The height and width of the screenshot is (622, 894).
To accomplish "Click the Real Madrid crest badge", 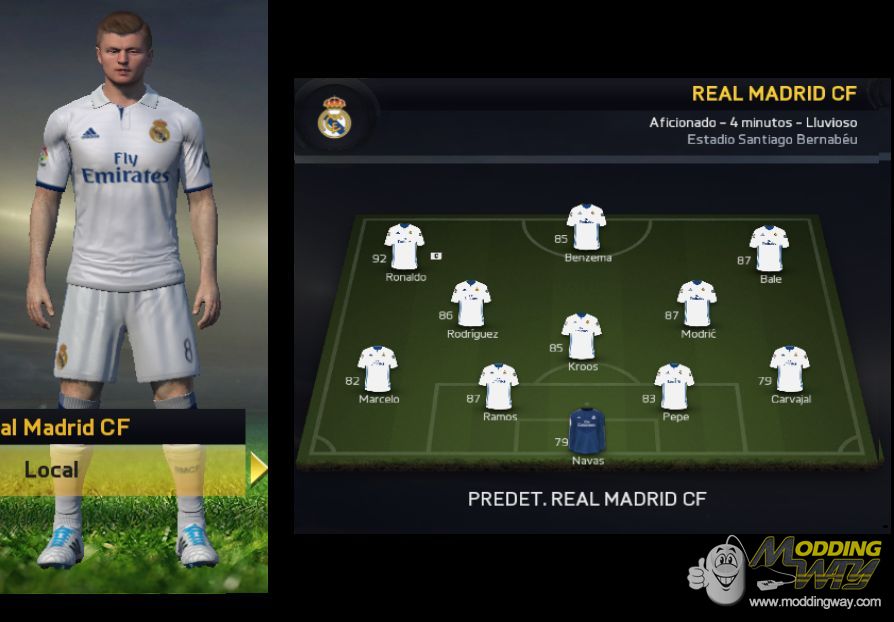I will click(334, 119).
